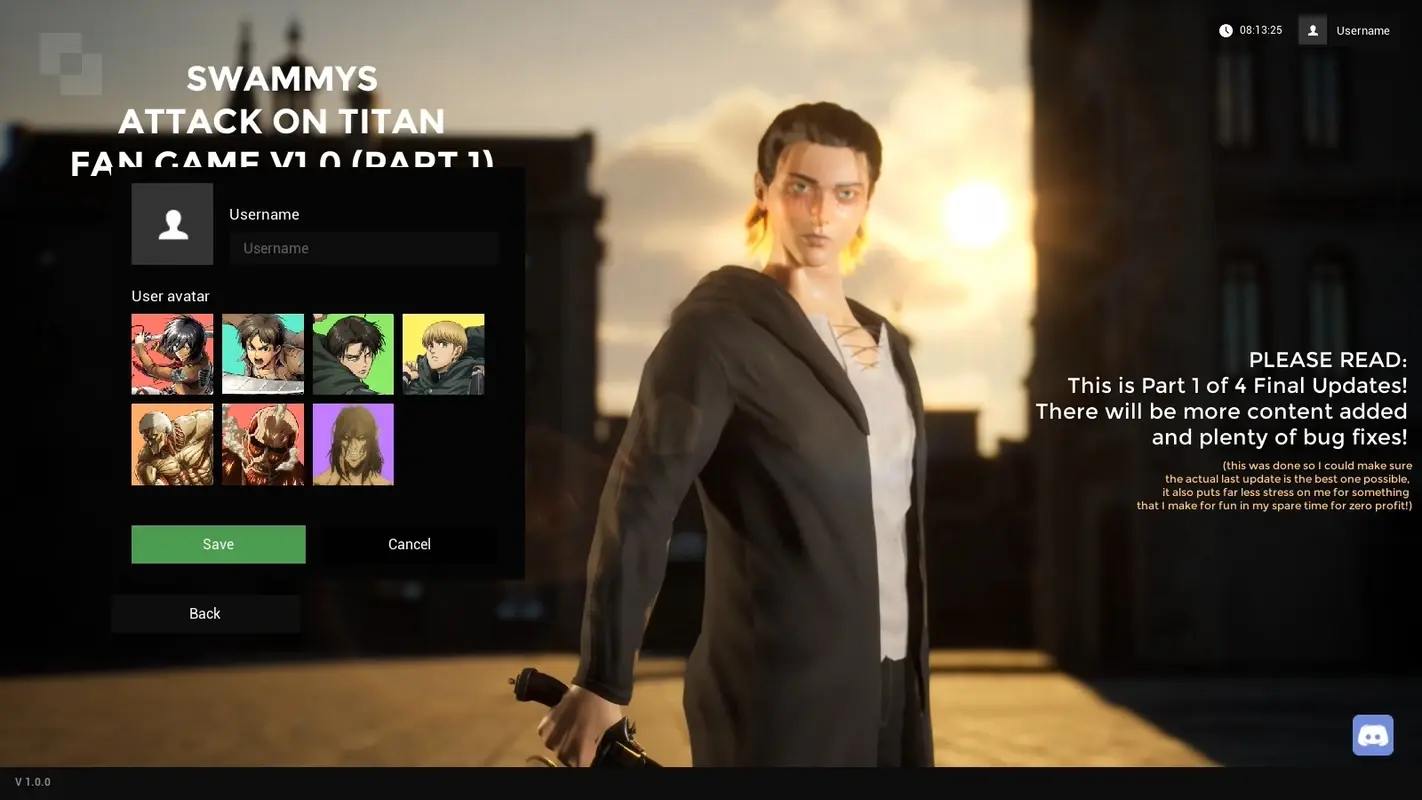The width and height of the screenshot is (1422, 800).
Task: Click the User avatar section label
Action: (x=170, y=295)
